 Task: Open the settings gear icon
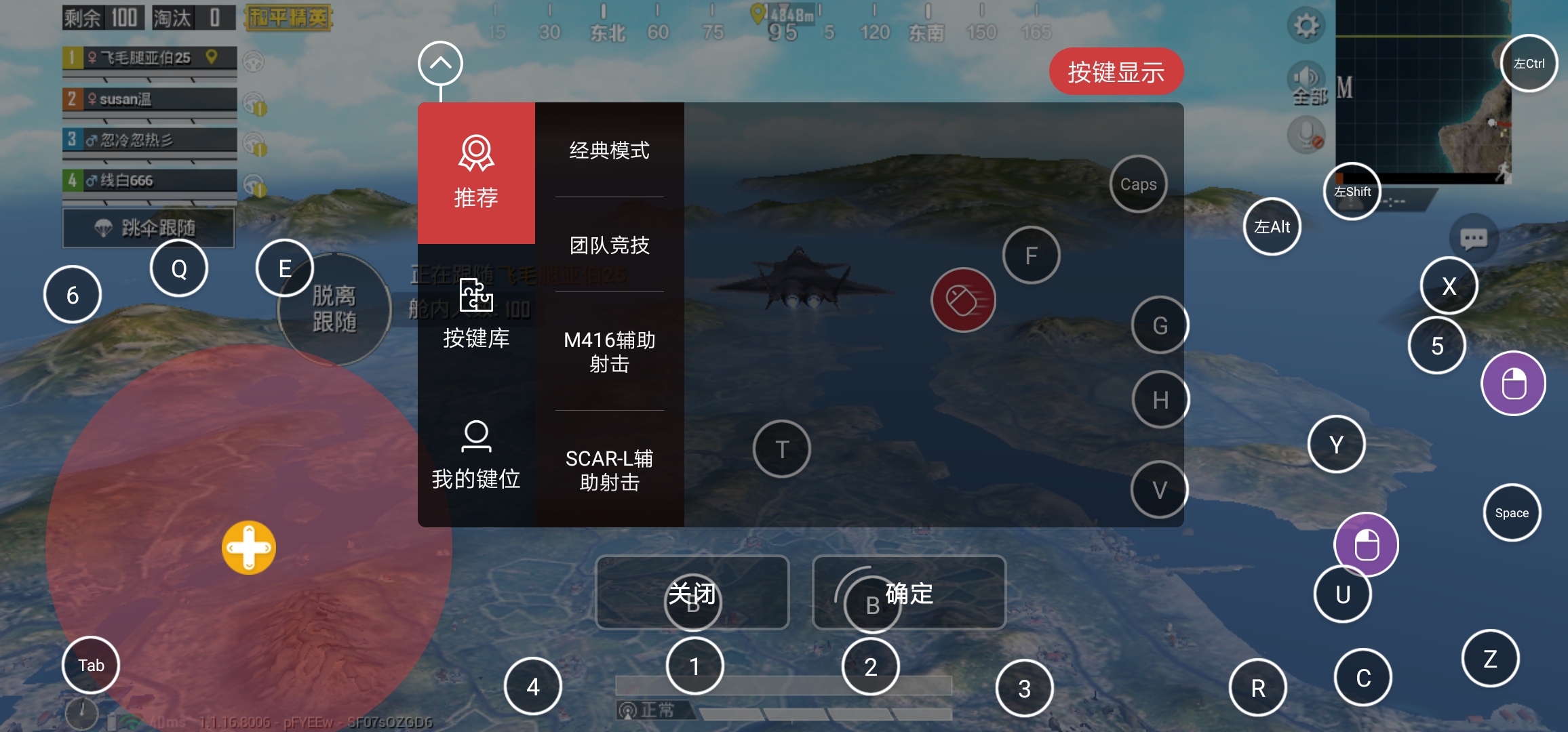tap(1306, 24)
